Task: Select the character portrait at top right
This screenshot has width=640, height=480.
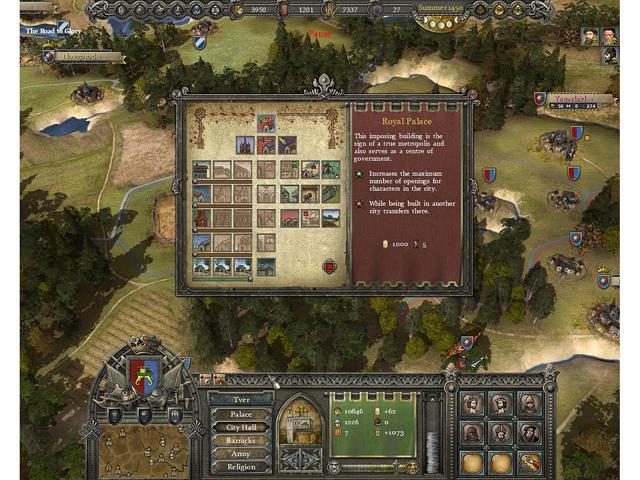Action: pyautogui.click(x=589, y=36)
